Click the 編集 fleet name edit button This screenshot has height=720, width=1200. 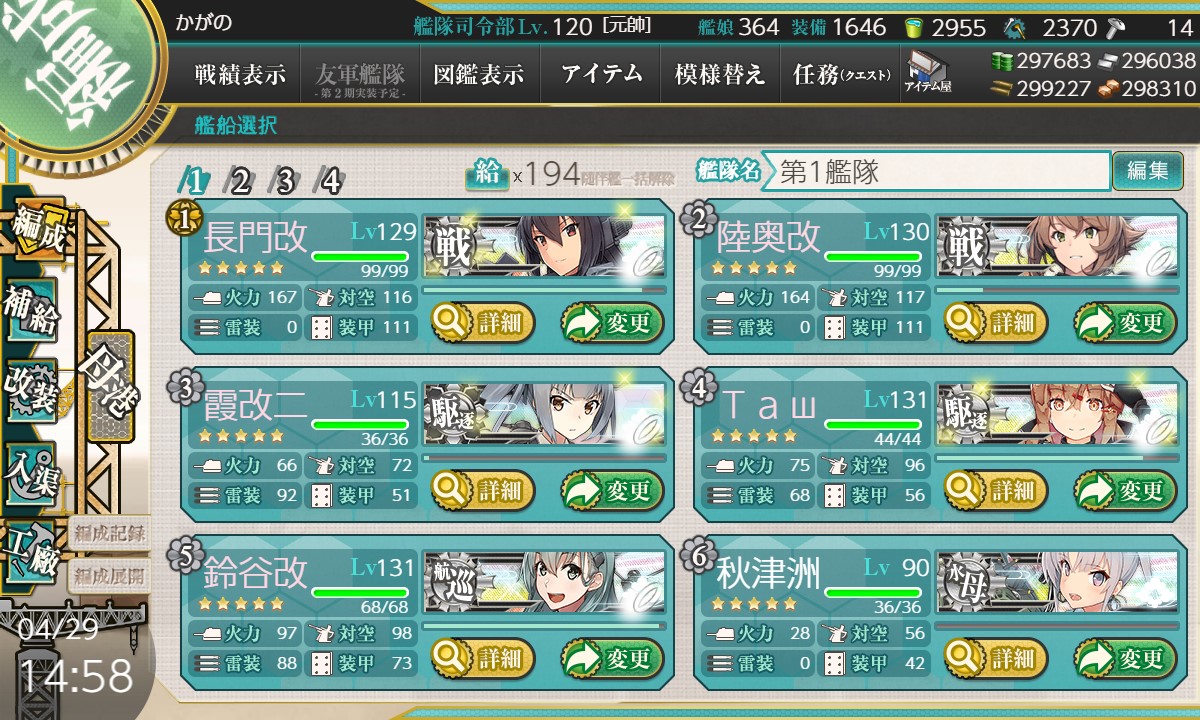coord(1147,171)
